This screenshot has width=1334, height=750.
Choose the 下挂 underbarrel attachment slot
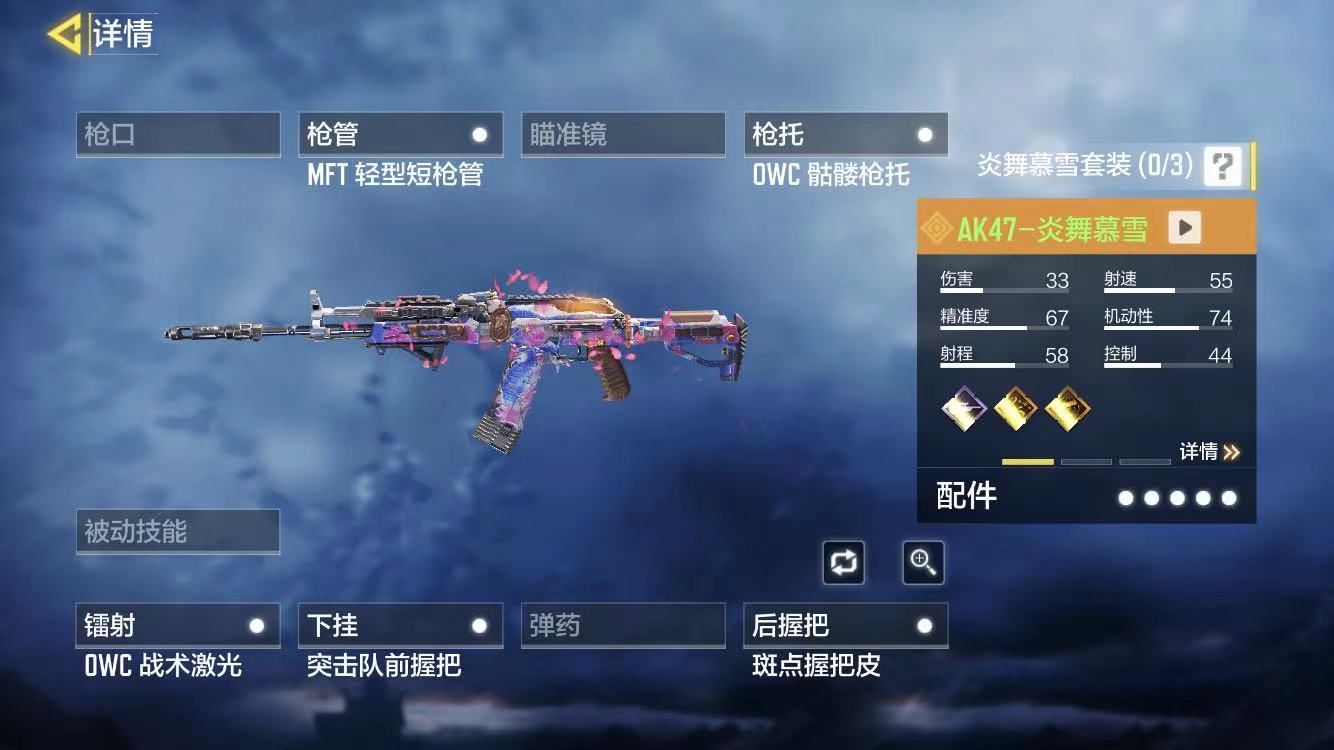tap(400, 626)
